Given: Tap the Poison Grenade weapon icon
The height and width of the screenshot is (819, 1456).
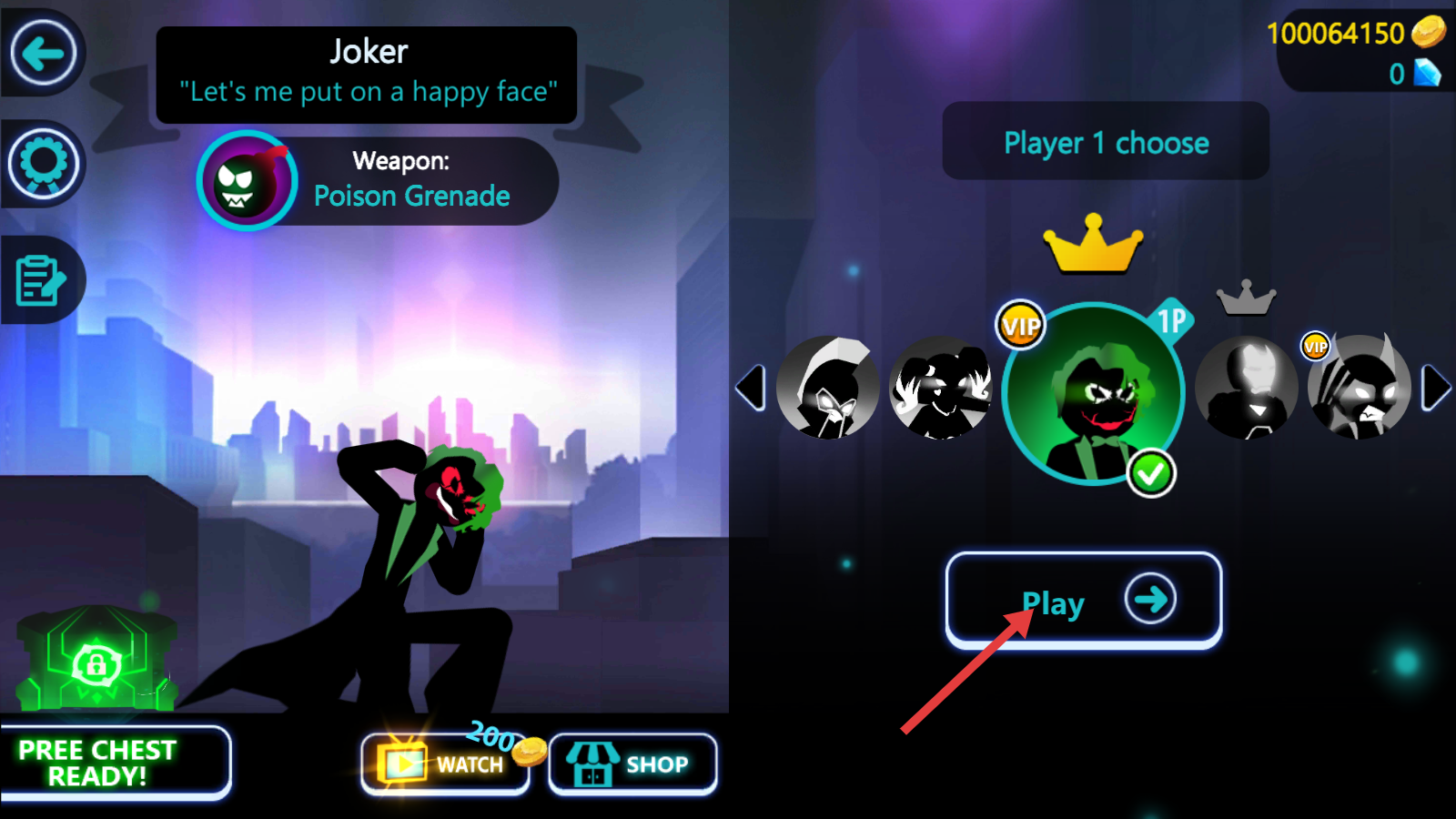Looking at the screenshot, I should click(247, 181).
